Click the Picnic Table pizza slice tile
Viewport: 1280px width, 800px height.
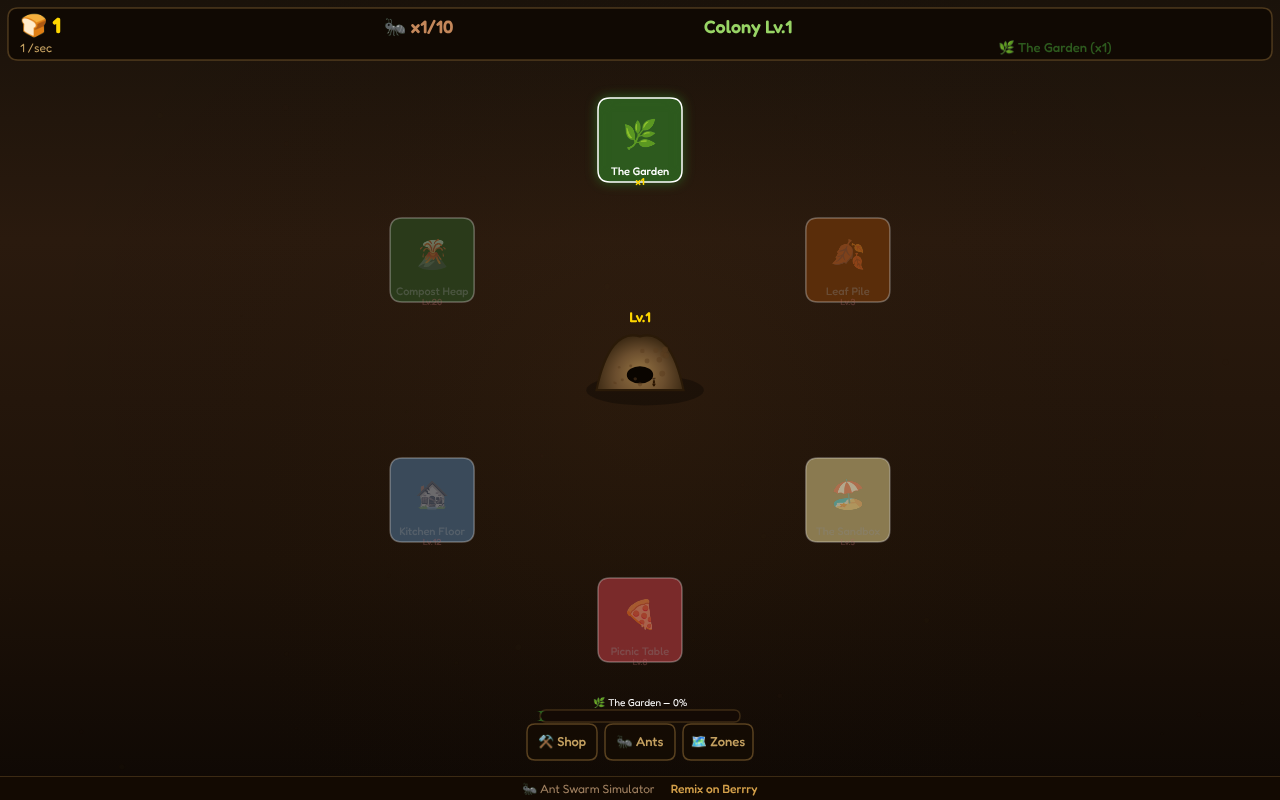639,619
